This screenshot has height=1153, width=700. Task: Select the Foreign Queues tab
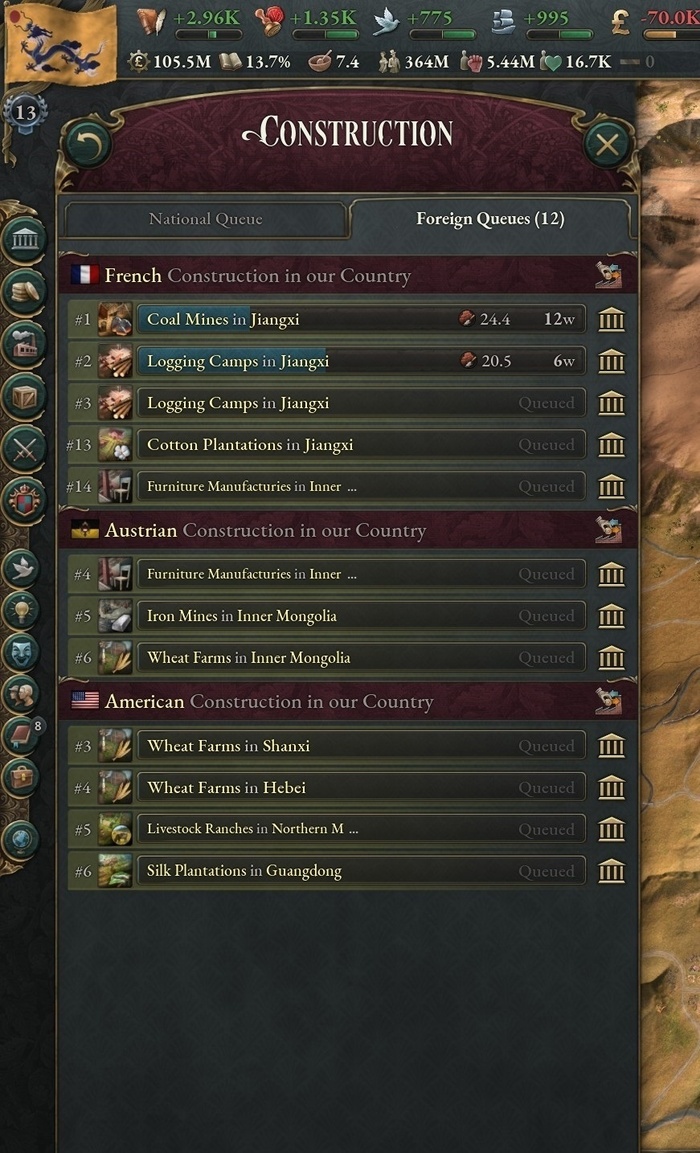click(490, 219)
